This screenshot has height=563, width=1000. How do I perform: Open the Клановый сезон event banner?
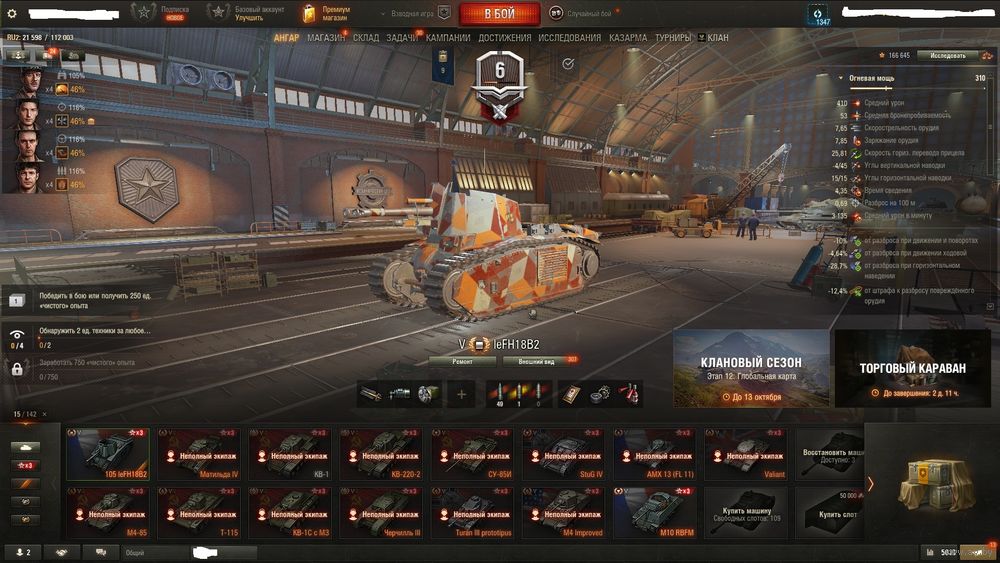tap(751, 369)
